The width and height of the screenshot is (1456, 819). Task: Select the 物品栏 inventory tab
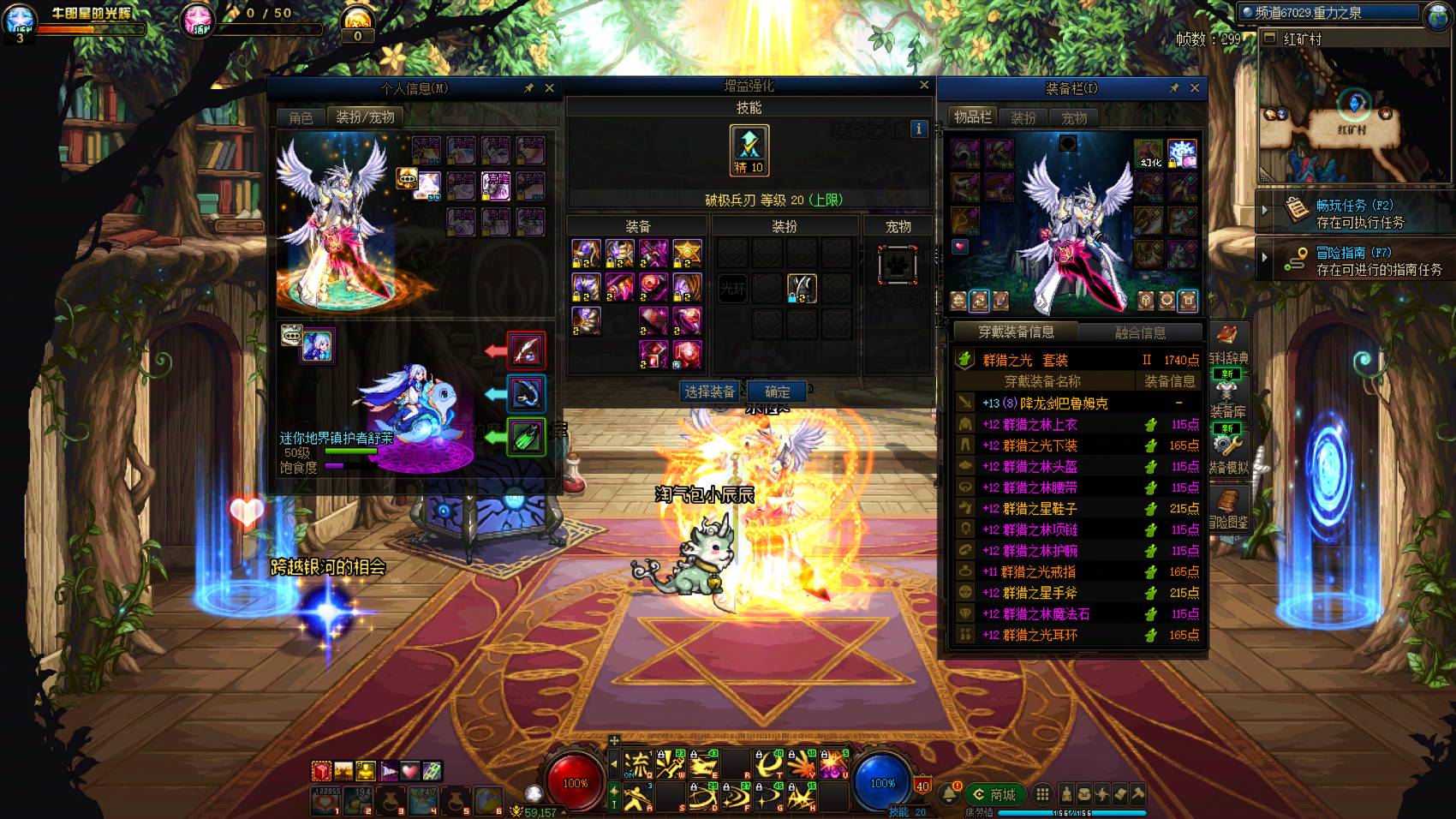click(x=973, y=117)
